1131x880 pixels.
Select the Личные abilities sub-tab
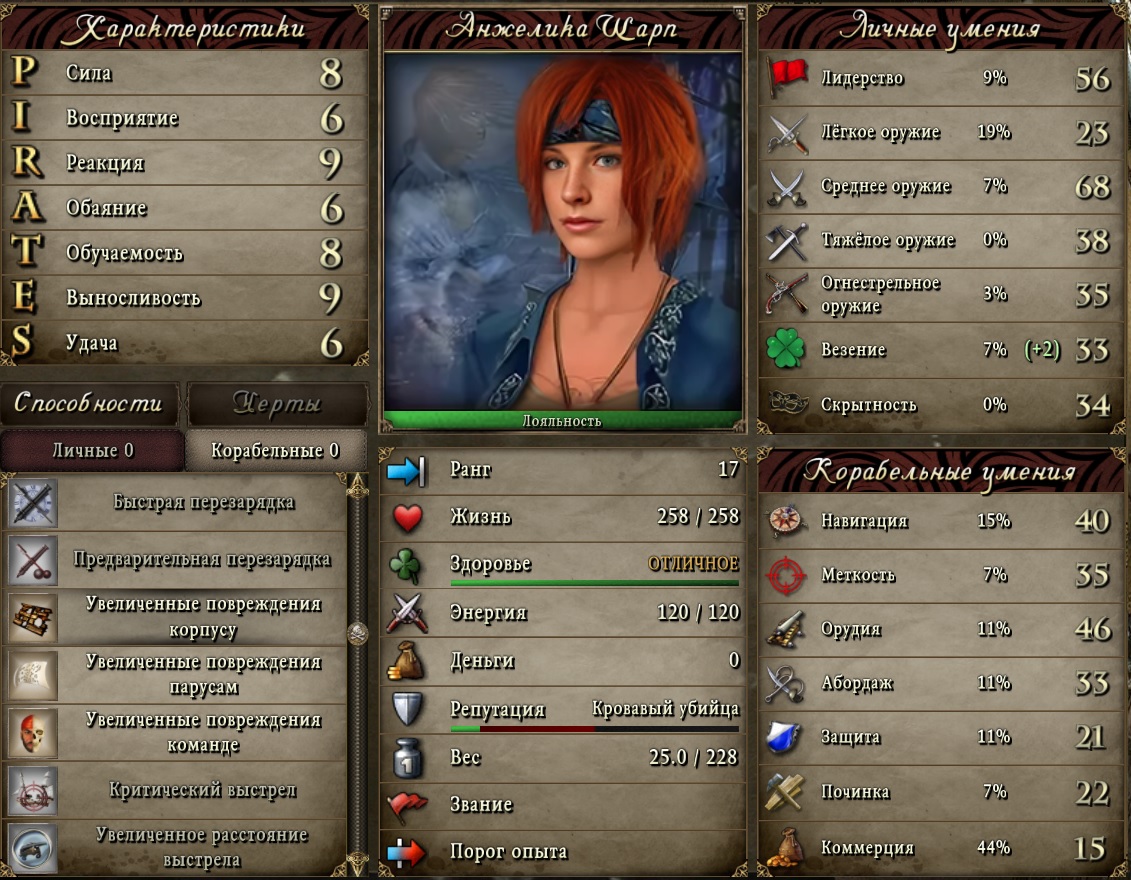click(92, 451)
